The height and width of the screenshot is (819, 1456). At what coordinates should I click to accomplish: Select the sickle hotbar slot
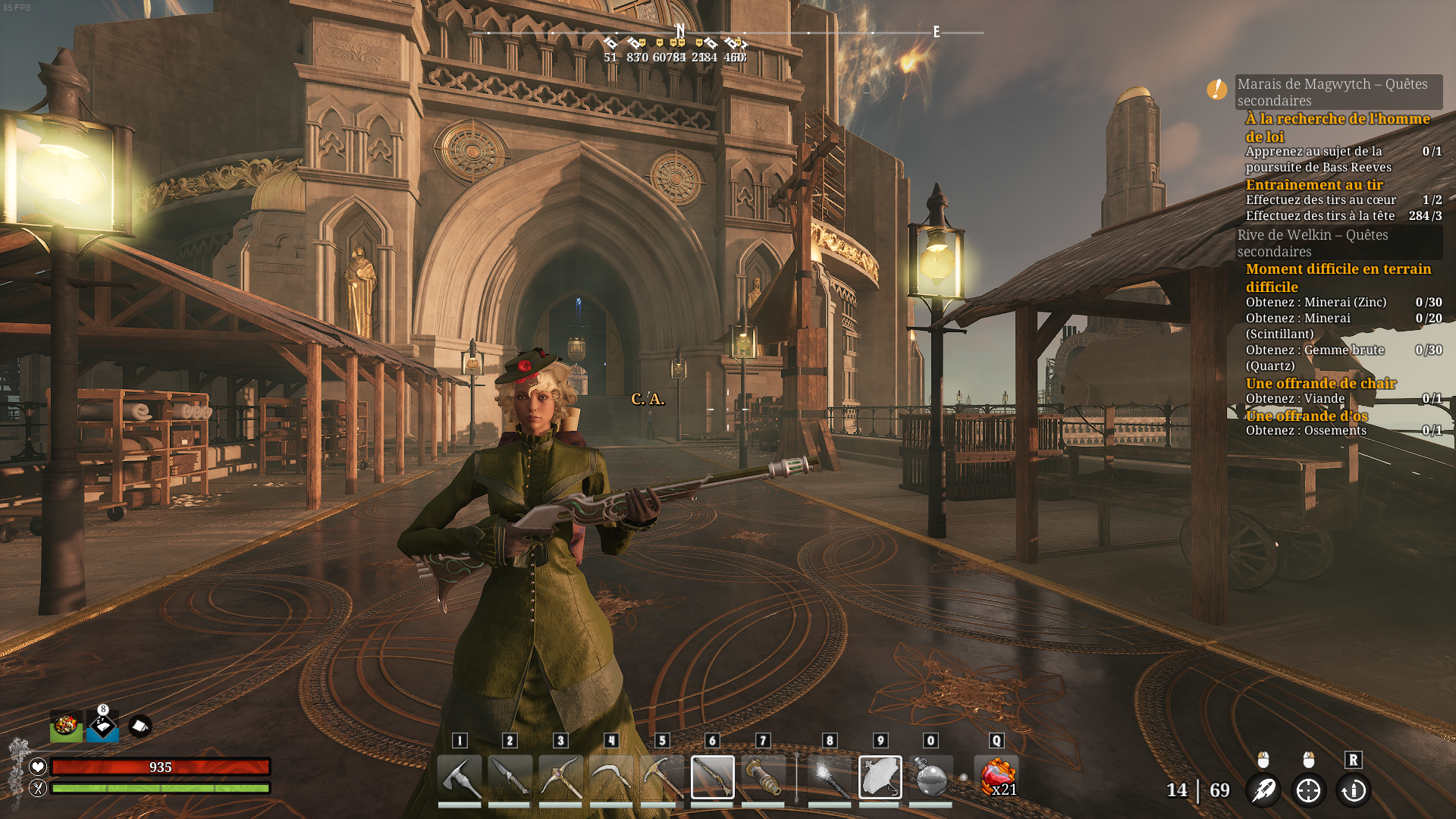(611, 777)
